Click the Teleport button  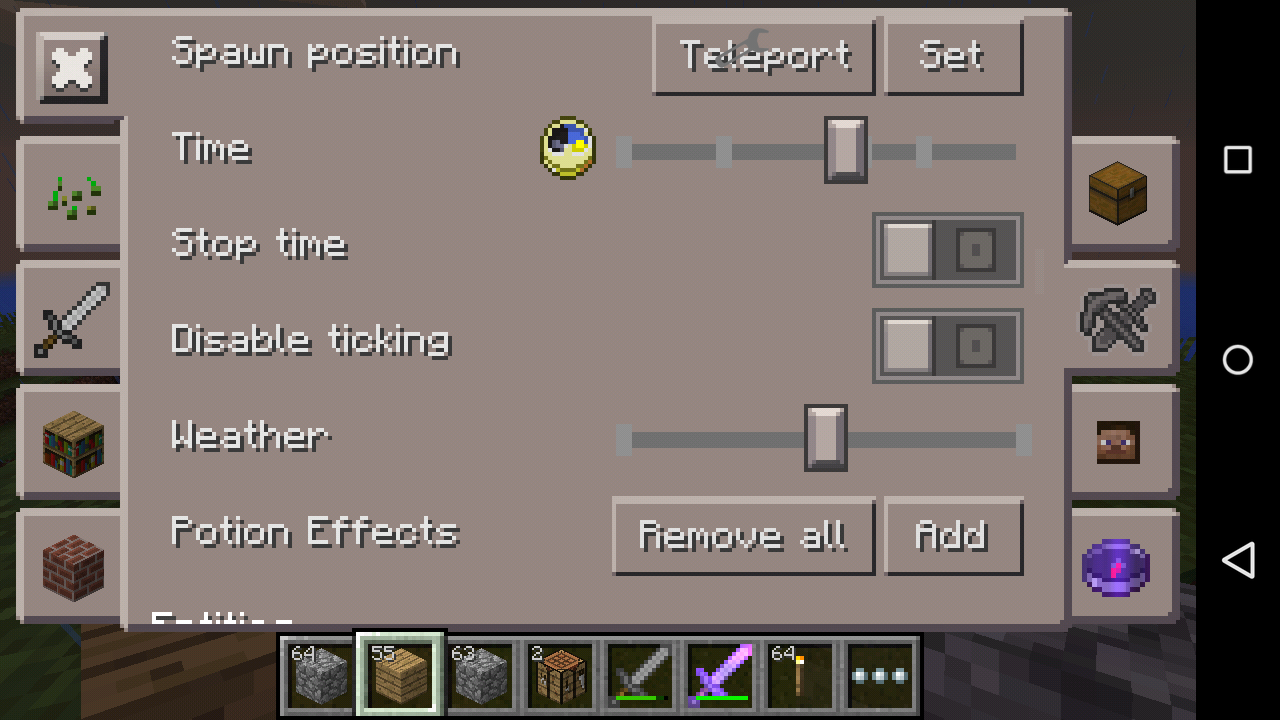(764, 57)
